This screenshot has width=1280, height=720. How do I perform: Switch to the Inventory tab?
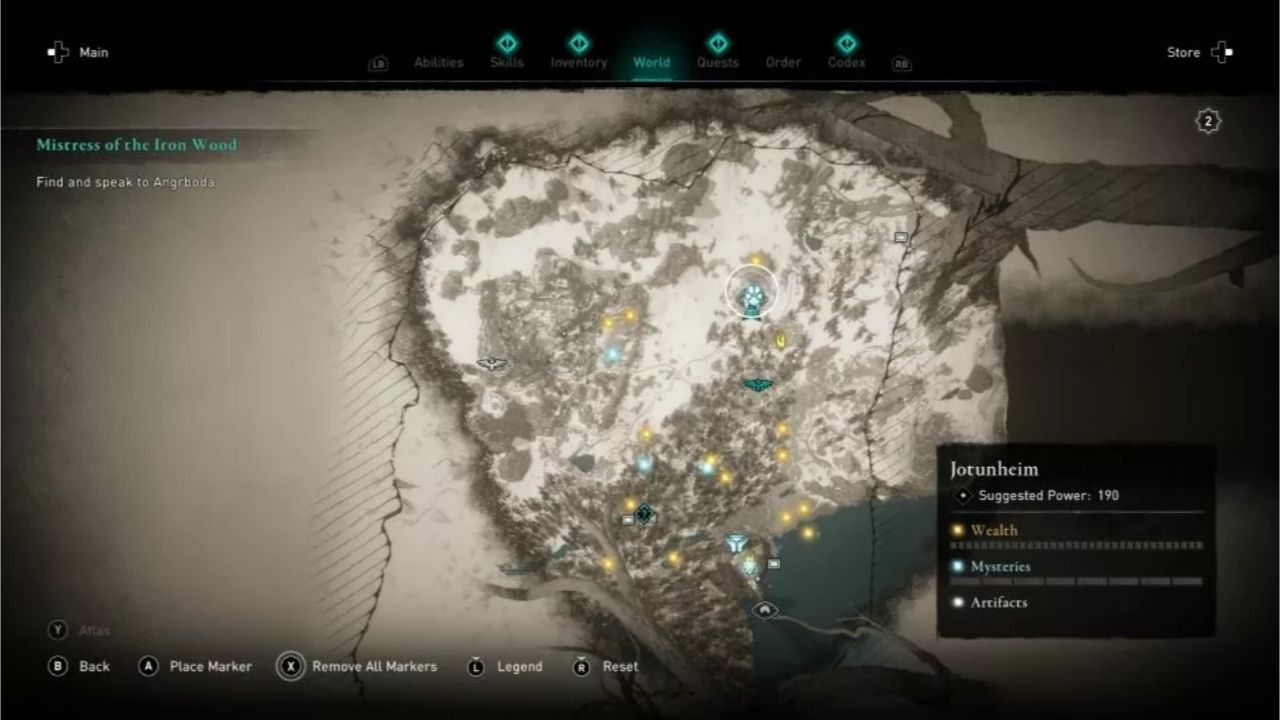(578, 62)
